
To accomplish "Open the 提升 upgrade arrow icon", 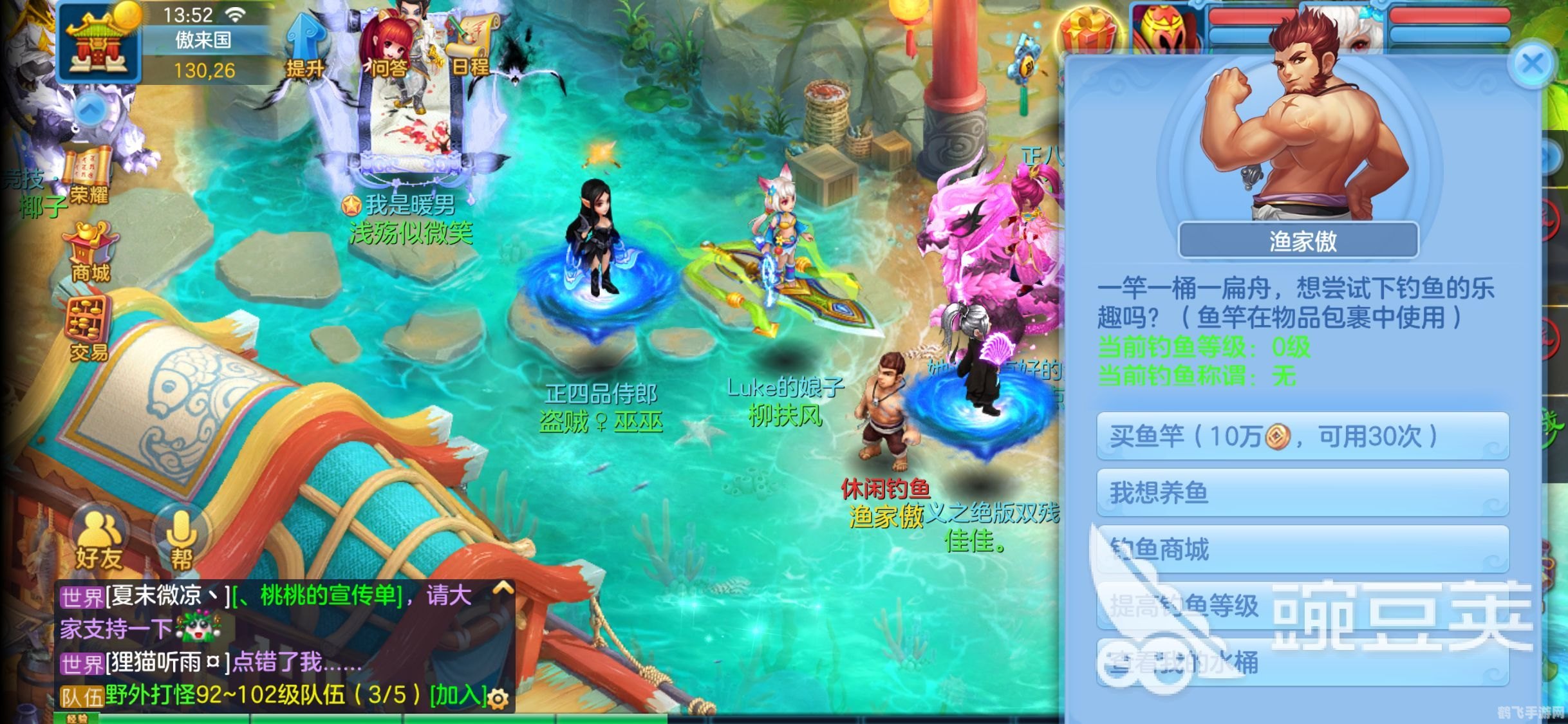I will (305, 46).
